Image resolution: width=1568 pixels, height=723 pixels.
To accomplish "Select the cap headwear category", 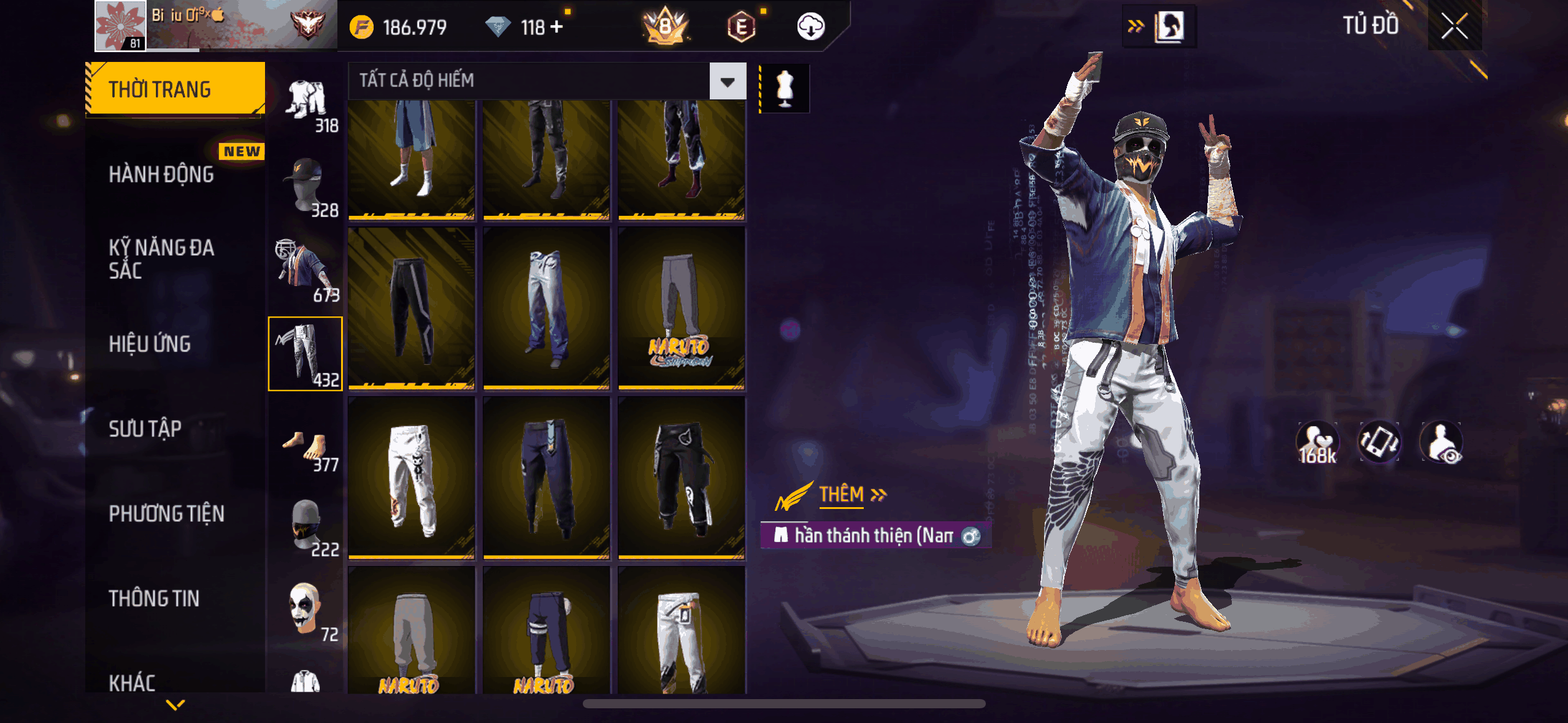I will point(306,187).
